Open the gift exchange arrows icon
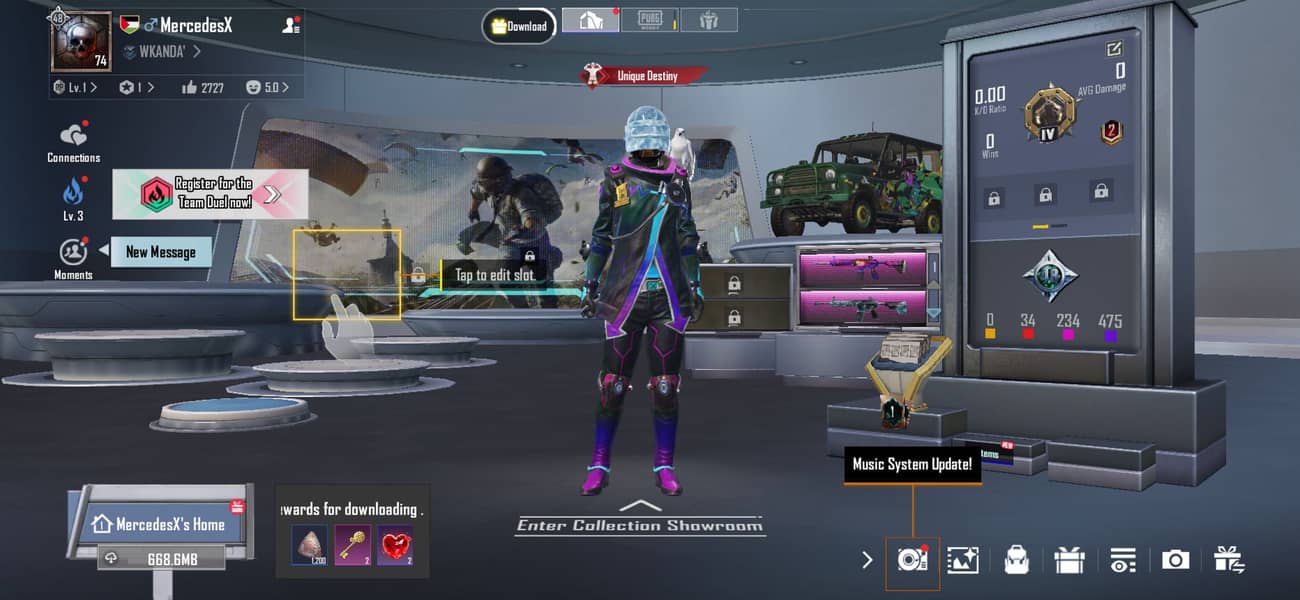 (1228, 560)
